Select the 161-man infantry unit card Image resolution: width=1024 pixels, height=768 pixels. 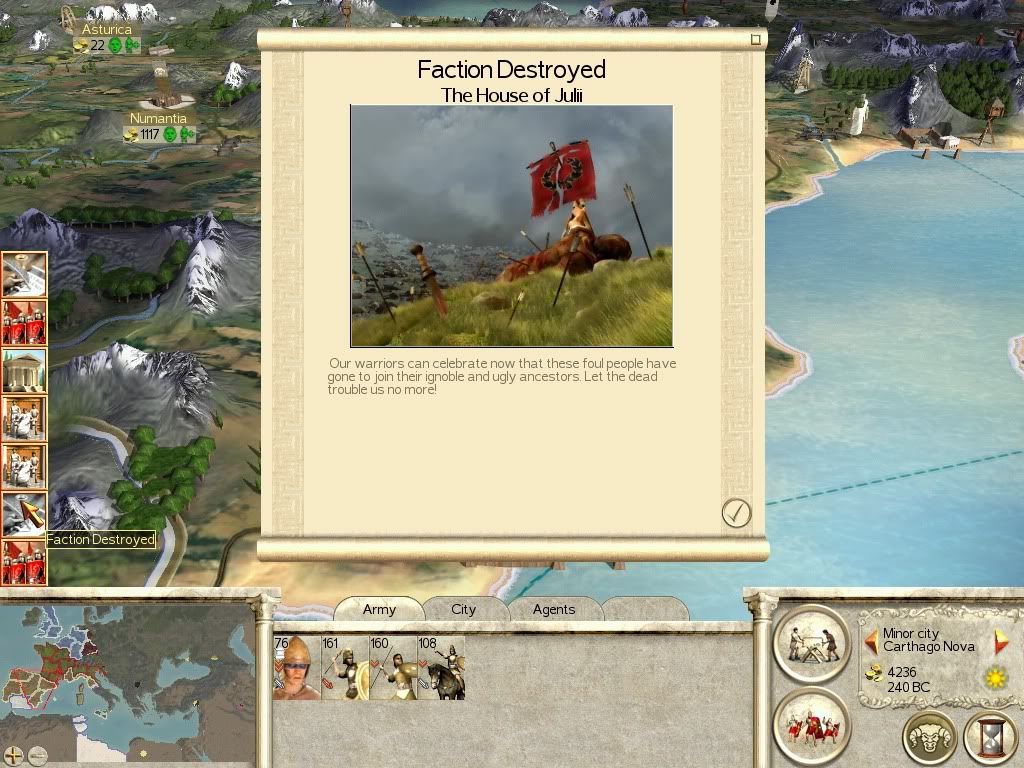pyautogui.click(x=344, y=668)
